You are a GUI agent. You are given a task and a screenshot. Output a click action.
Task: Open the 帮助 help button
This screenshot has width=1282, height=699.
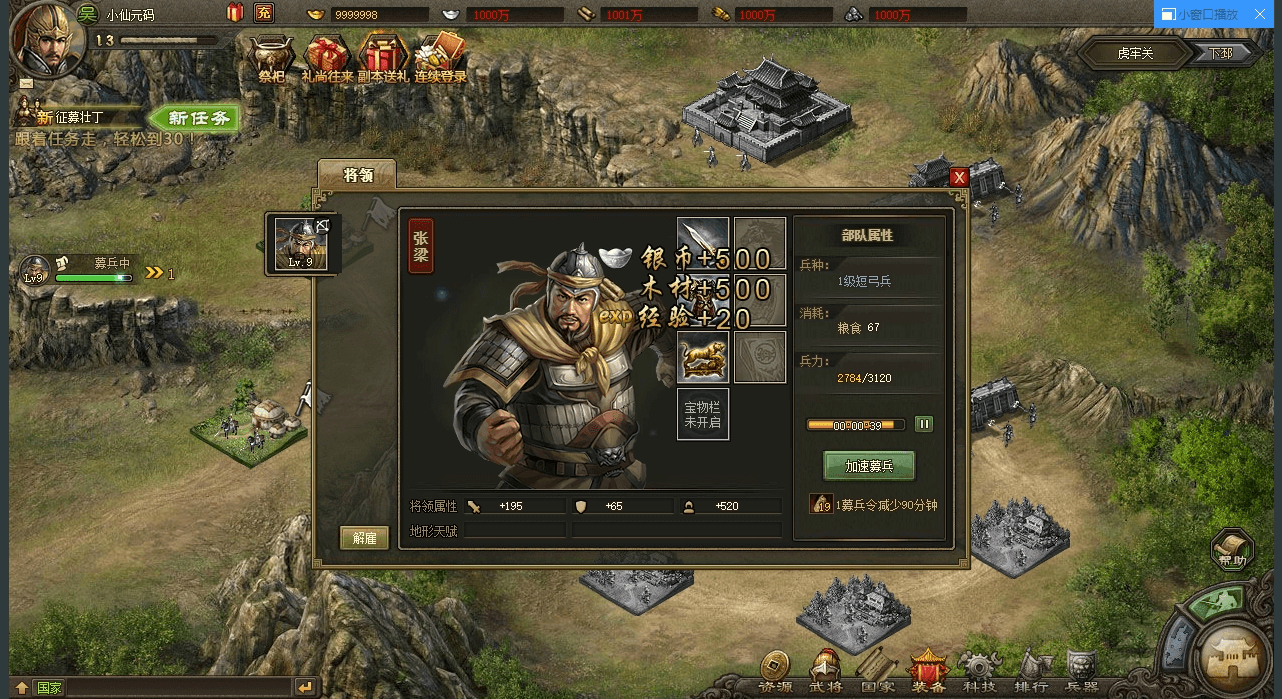click(x=1232, y=550)
